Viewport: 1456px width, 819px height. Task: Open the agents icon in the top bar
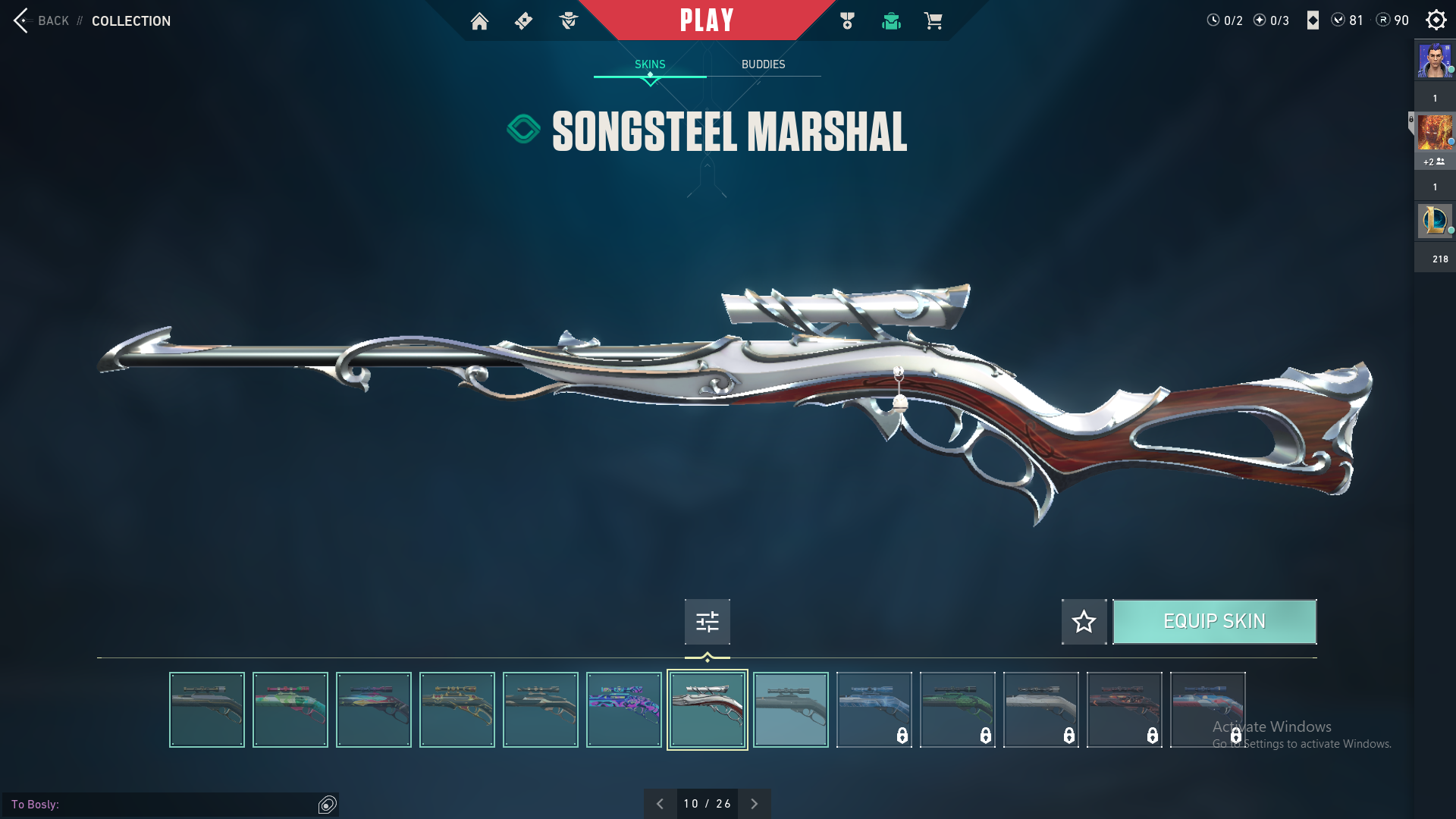click(568, 21)
